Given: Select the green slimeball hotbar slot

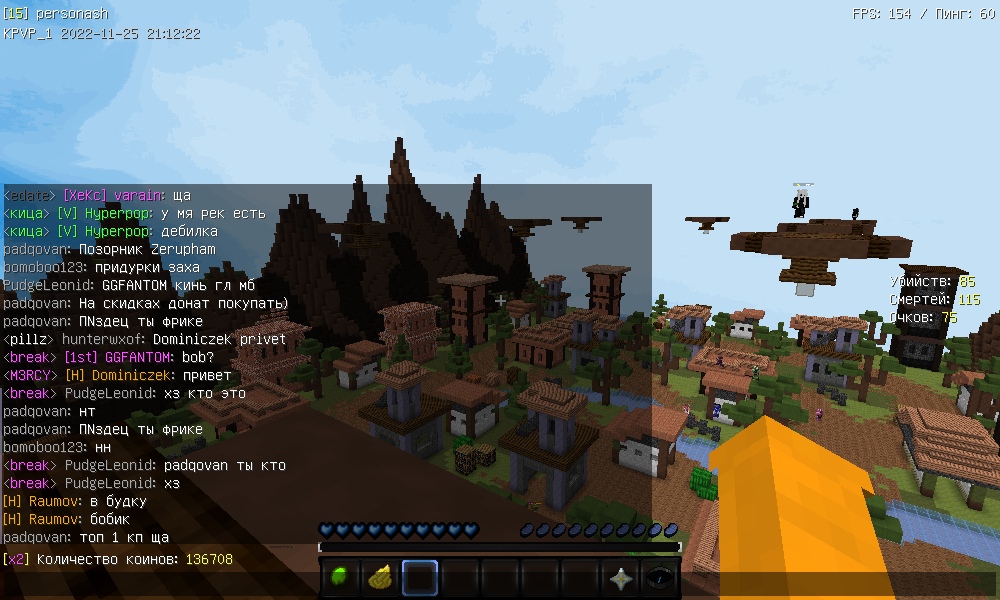Looking at the screenshot, I should coord(341,578).
